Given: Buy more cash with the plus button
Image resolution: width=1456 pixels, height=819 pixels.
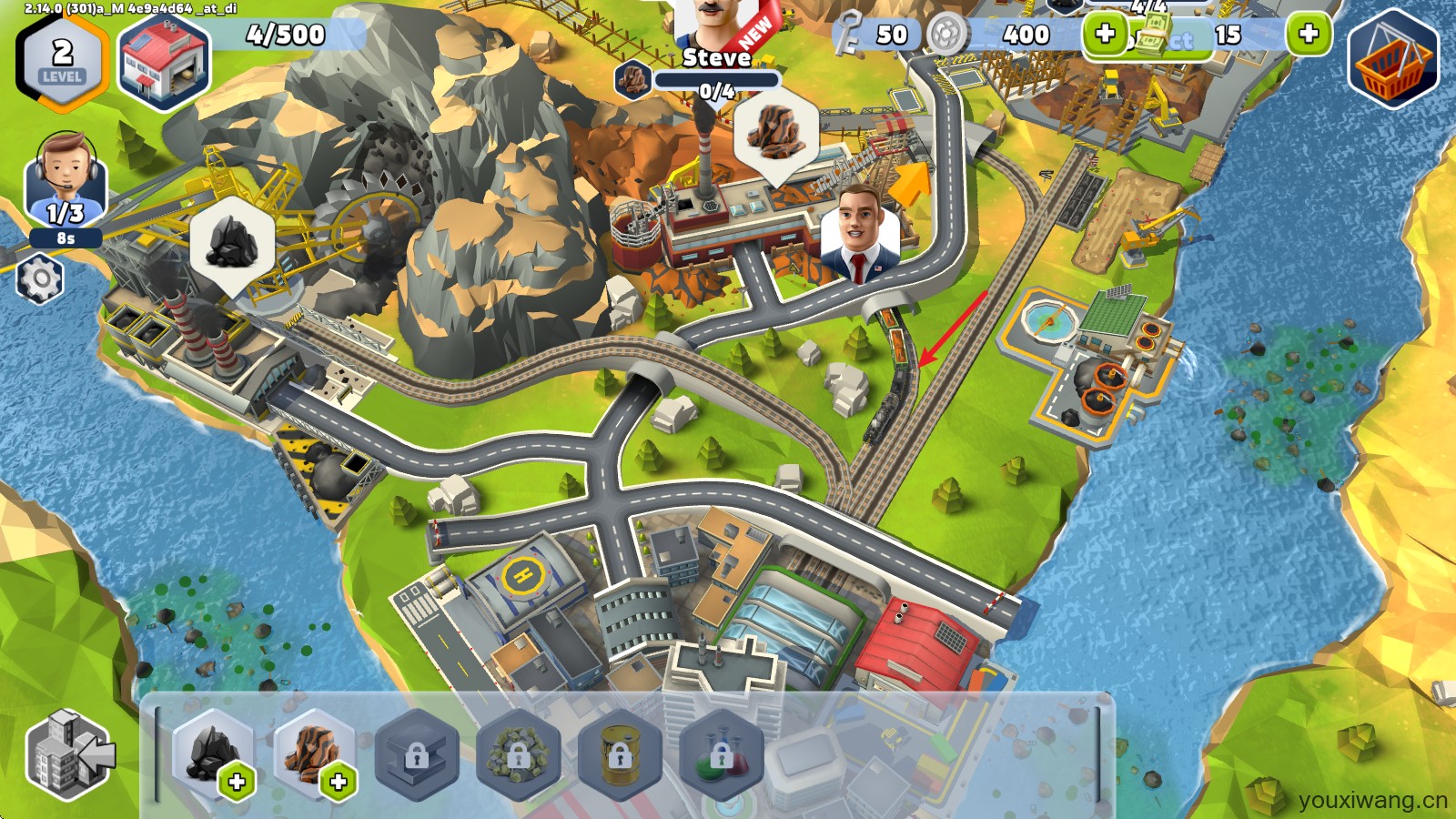Looking at the screenshot, I should pos(1309,35).
